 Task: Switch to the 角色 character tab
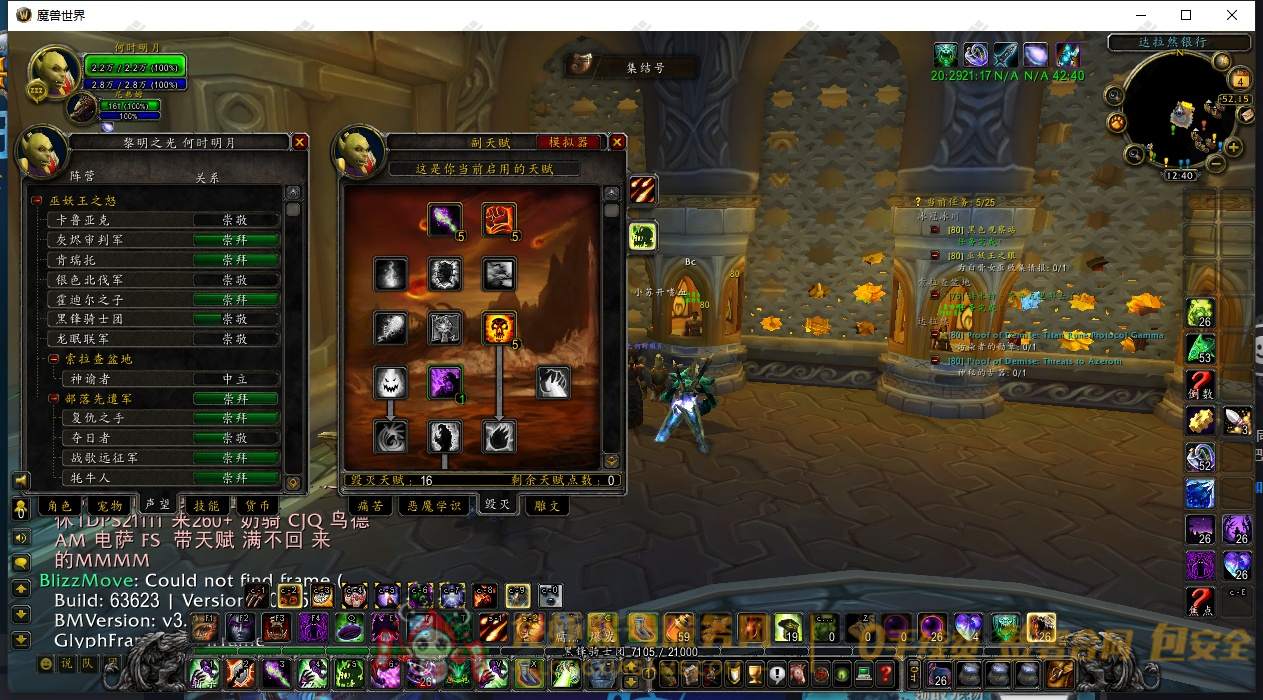coord(60,506)
